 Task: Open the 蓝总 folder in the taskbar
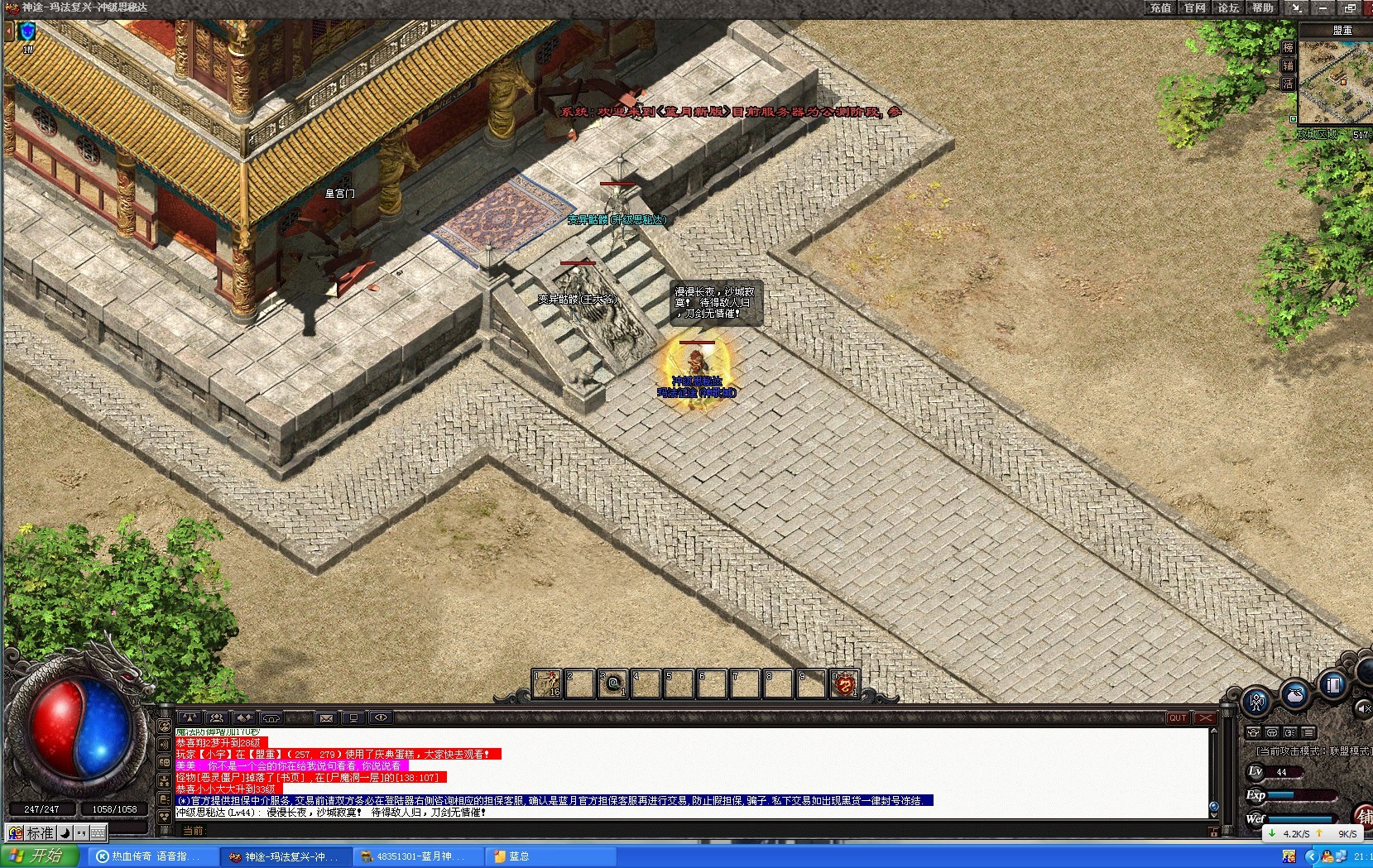pyautogui.click(x=518, y=856)
